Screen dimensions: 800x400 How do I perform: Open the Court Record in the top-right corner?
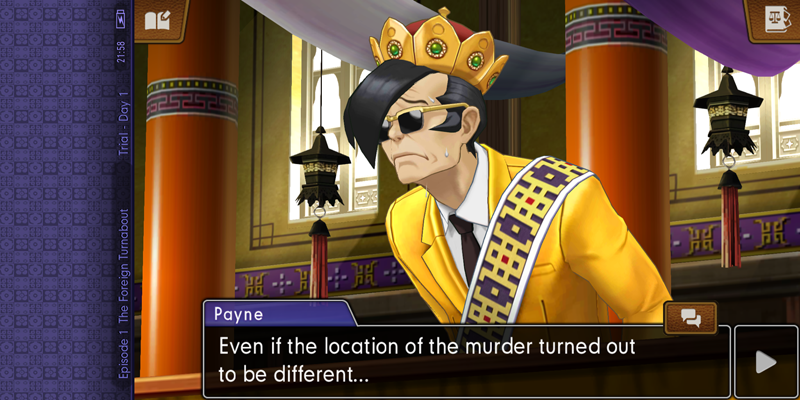coord(774,20)
